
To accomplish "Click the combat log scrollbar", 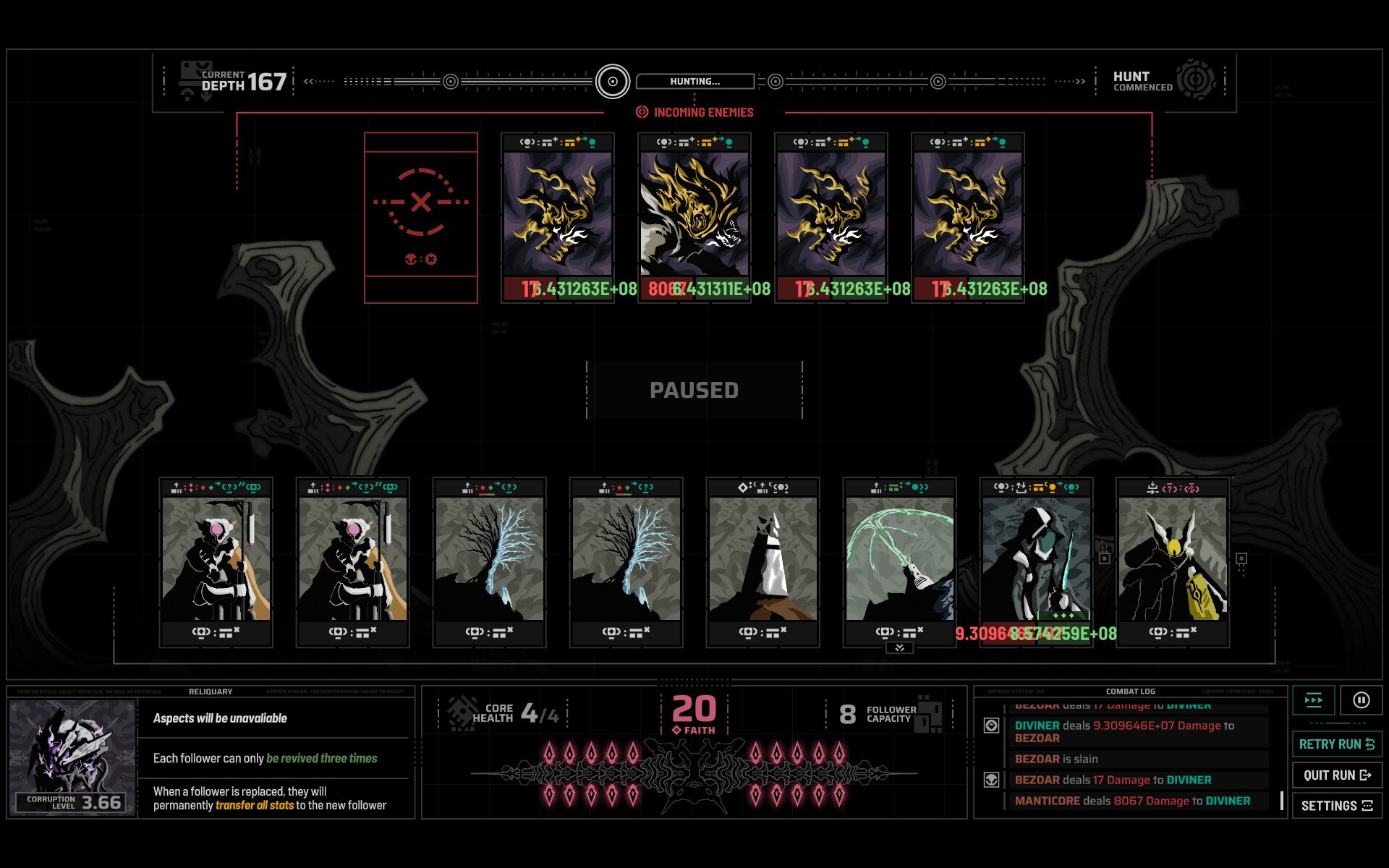I will coord(1281,800).
